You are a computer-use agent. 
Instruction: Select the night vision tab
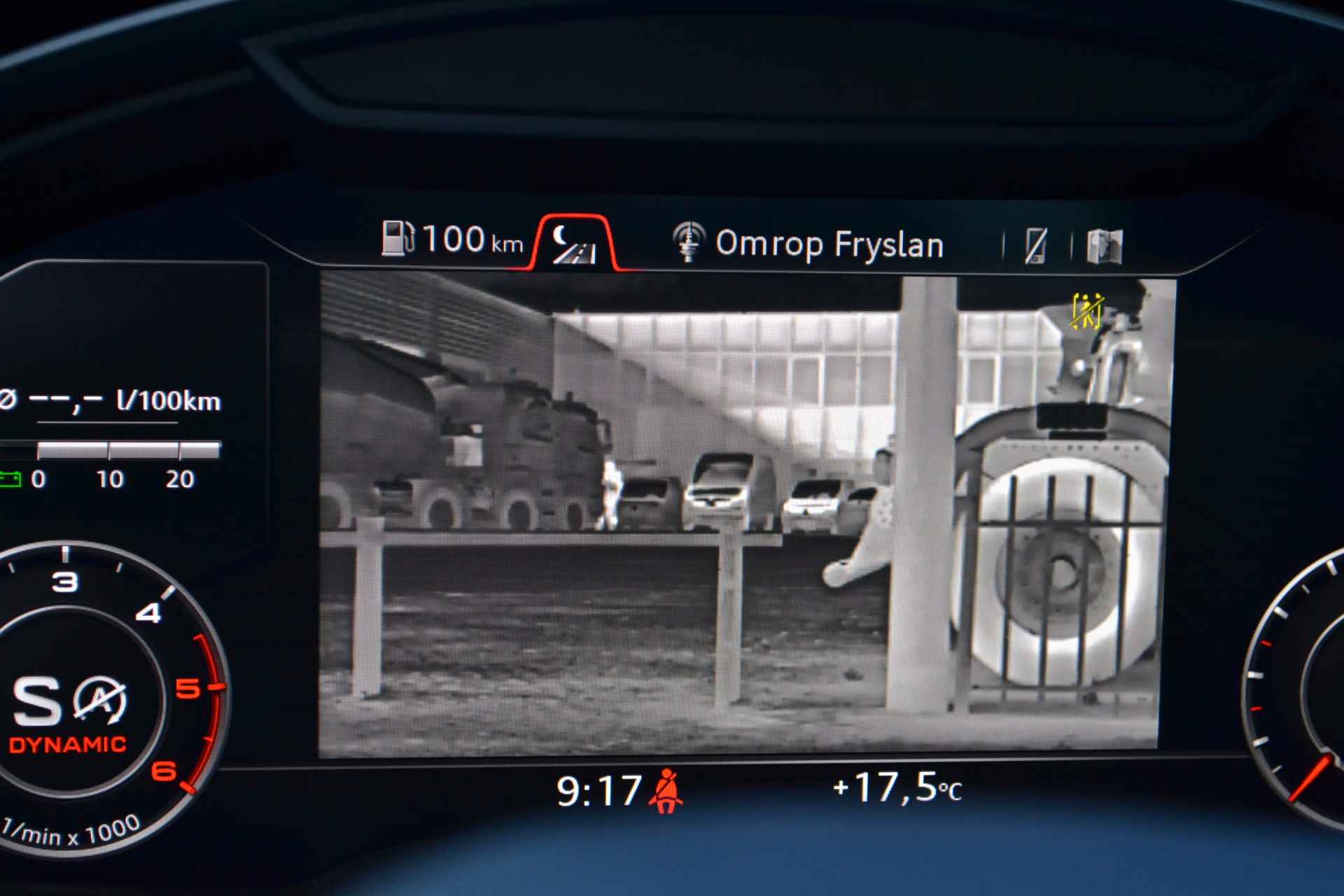pos(574,245)
